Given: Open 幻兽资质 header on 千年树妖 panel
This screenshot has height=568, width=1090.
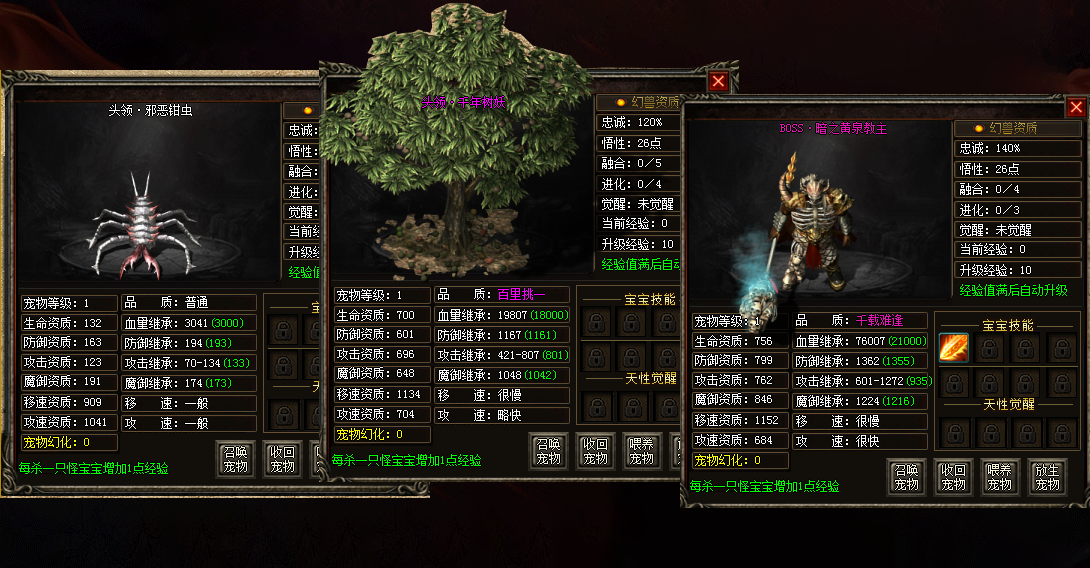Looking at the screenshot, I should point(639,102).
